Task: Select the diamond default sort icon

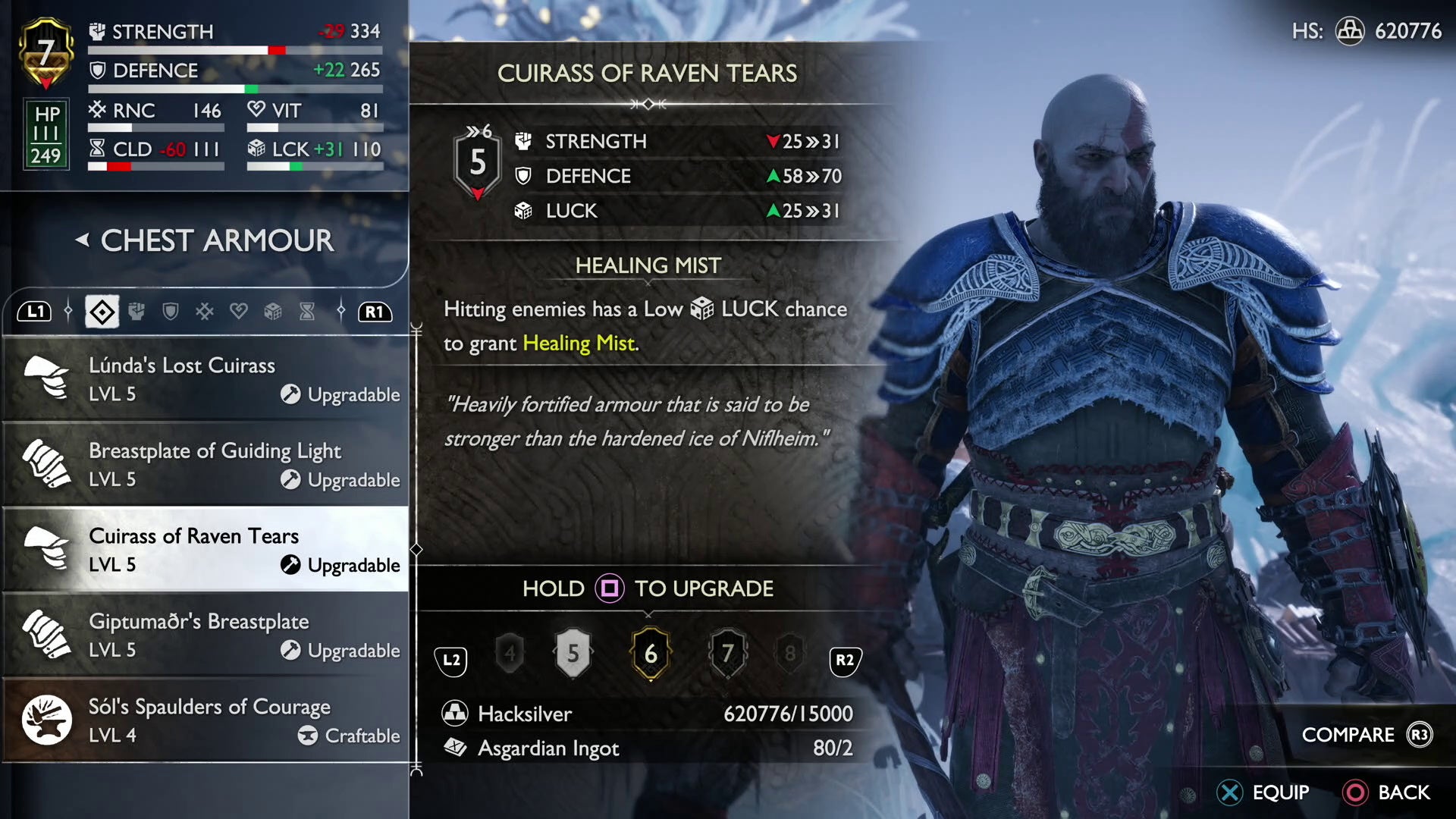Action: click(102, 312)
